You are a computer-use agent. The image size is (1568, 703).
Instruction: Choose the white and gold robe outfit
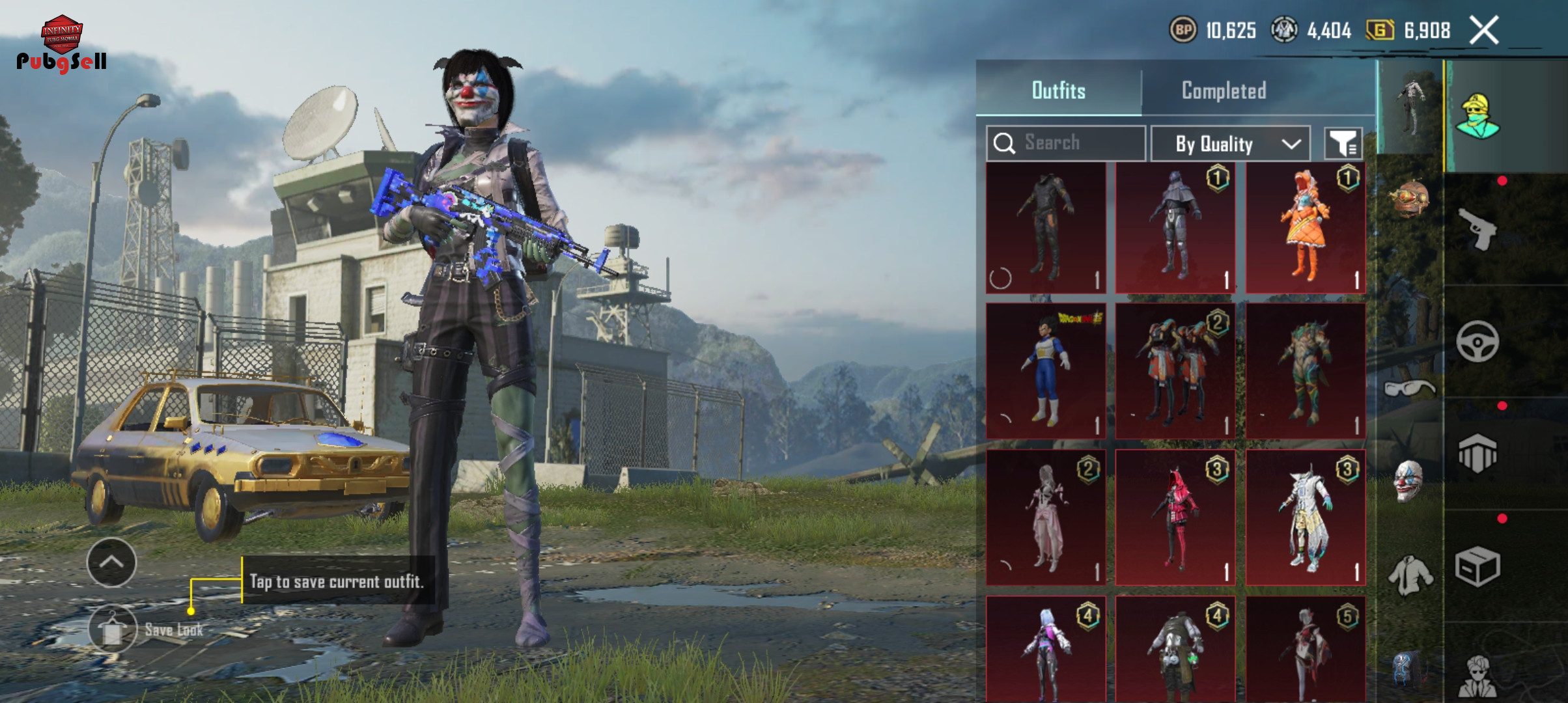(x=1305, y=517)
